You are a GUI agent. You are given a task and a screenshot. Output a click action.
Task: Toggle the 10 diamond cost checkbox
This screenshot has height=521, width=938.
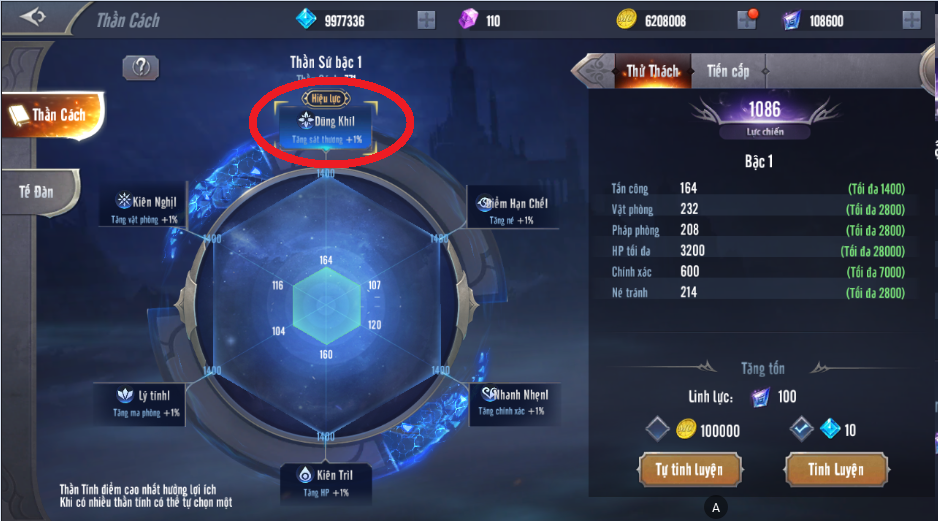point(801,429)
